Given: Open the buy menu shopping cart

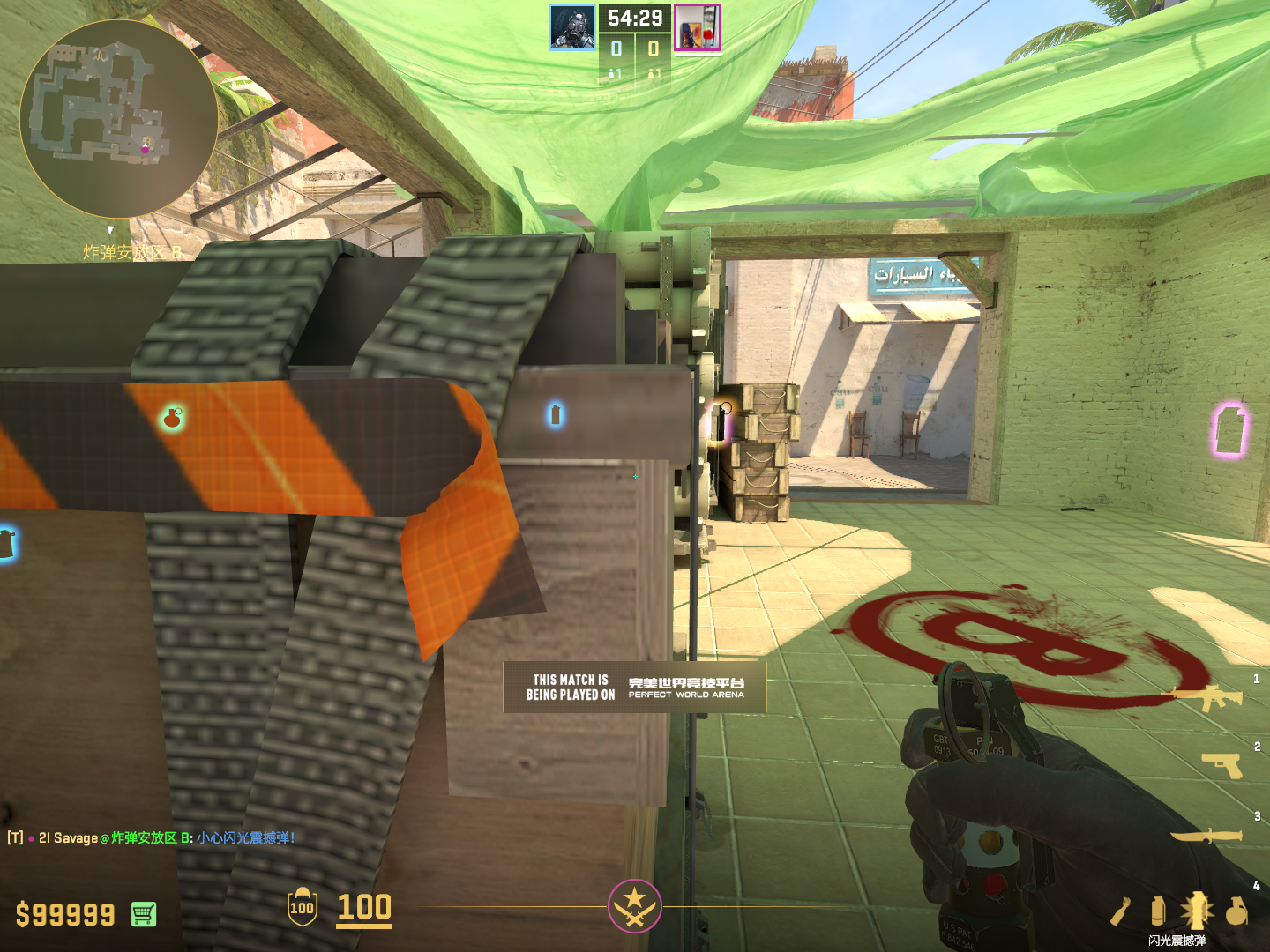Looking at the screenshot, I should [x=144, y=914].
